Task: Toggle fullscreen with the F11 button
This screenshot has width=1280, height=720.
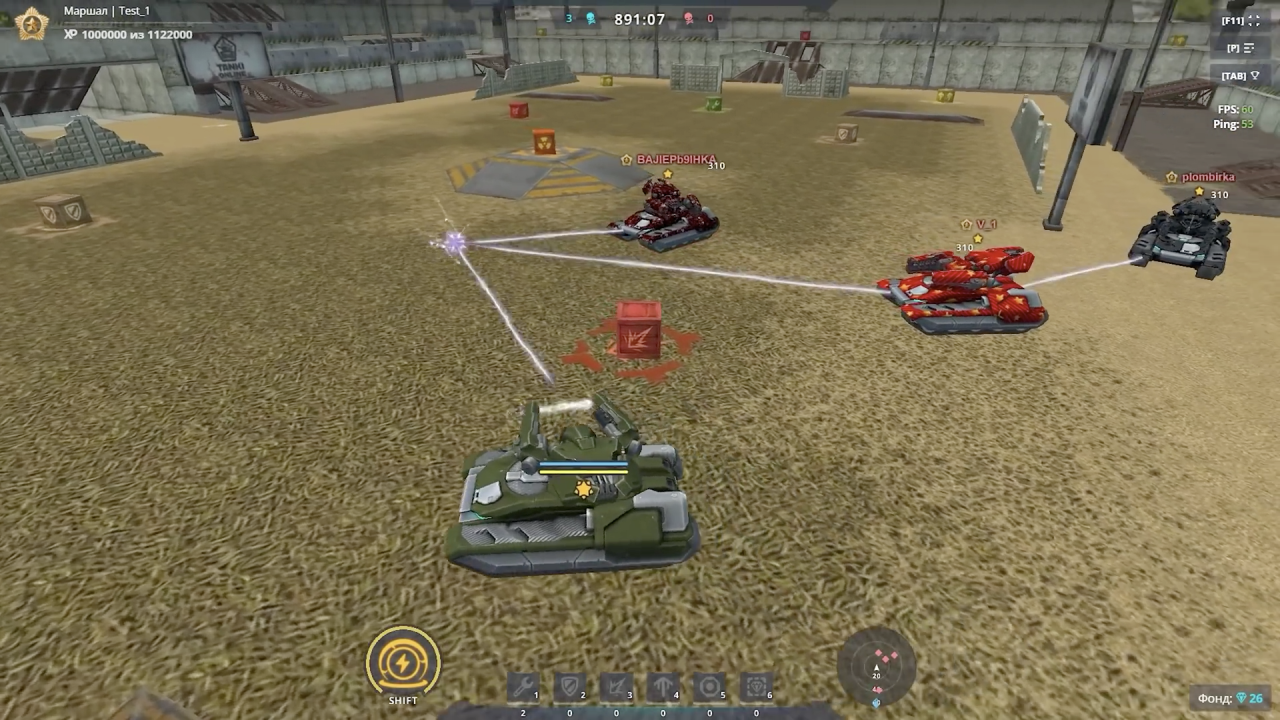Action: coord(1240,21)
